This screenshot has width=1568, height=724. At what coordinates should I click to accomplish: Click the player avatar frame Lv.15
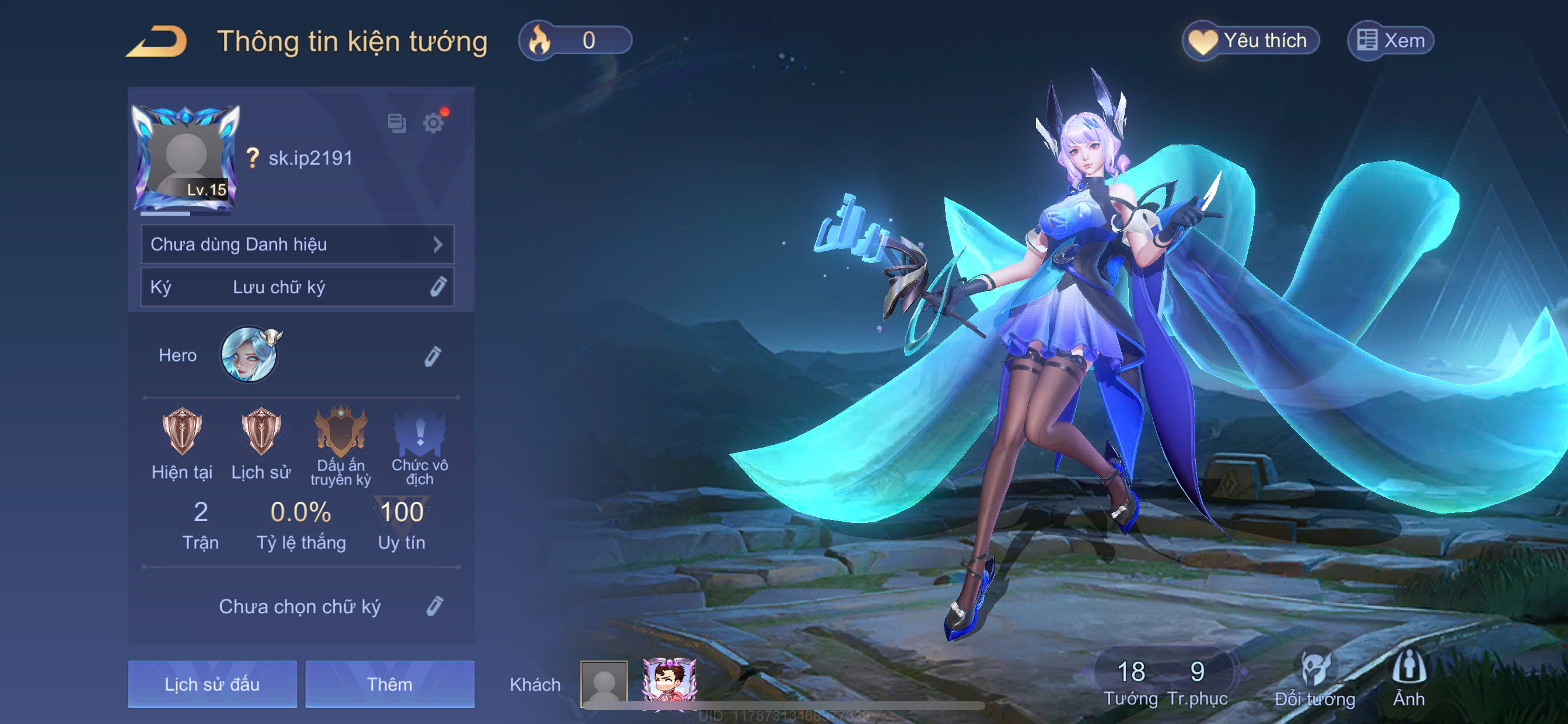[185, 159]
